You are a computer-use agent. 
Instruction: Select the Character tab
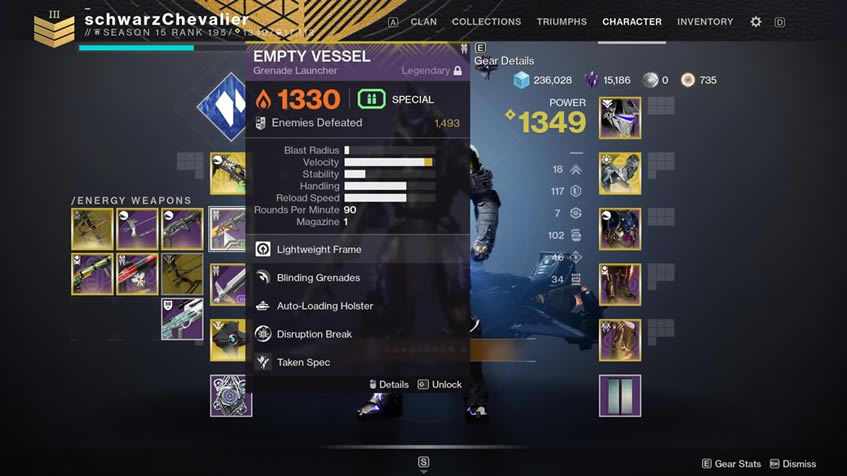[631, 21]
